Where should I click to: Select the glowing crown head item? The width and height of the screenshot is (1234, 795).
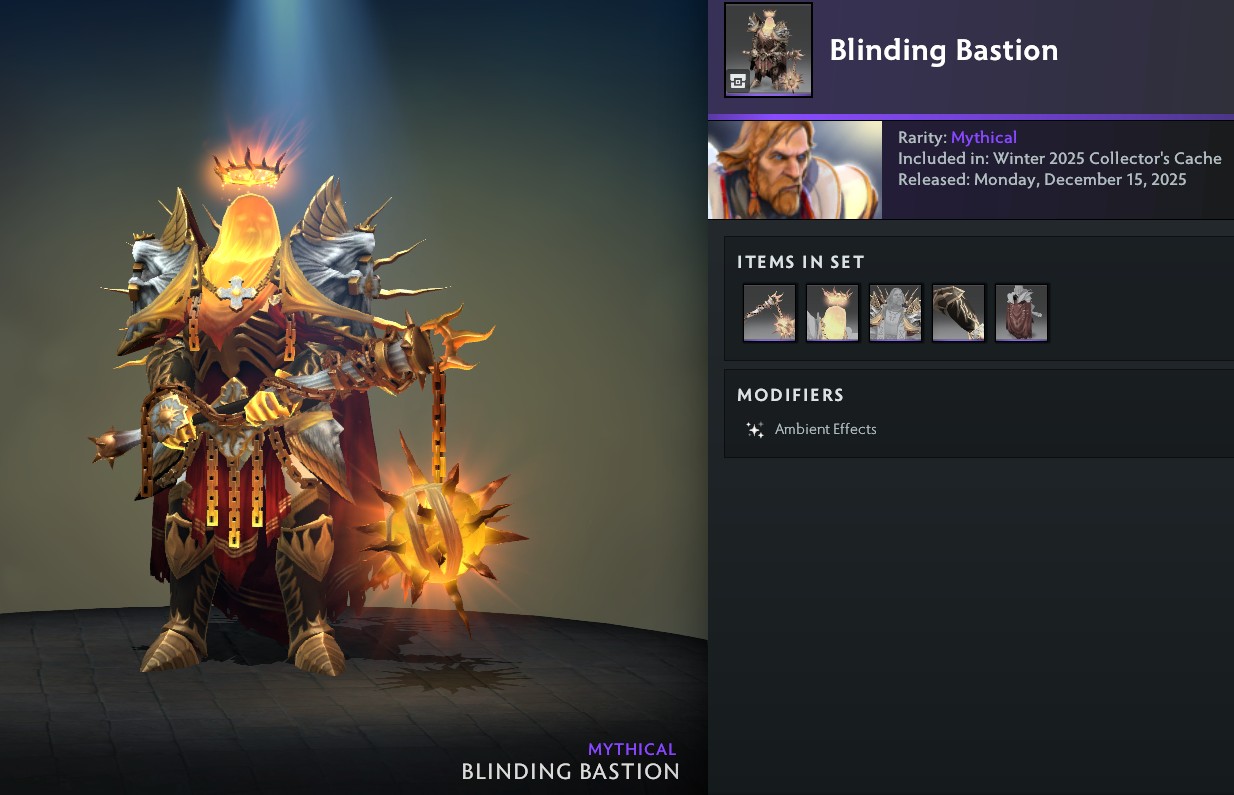tap(832, 312)
